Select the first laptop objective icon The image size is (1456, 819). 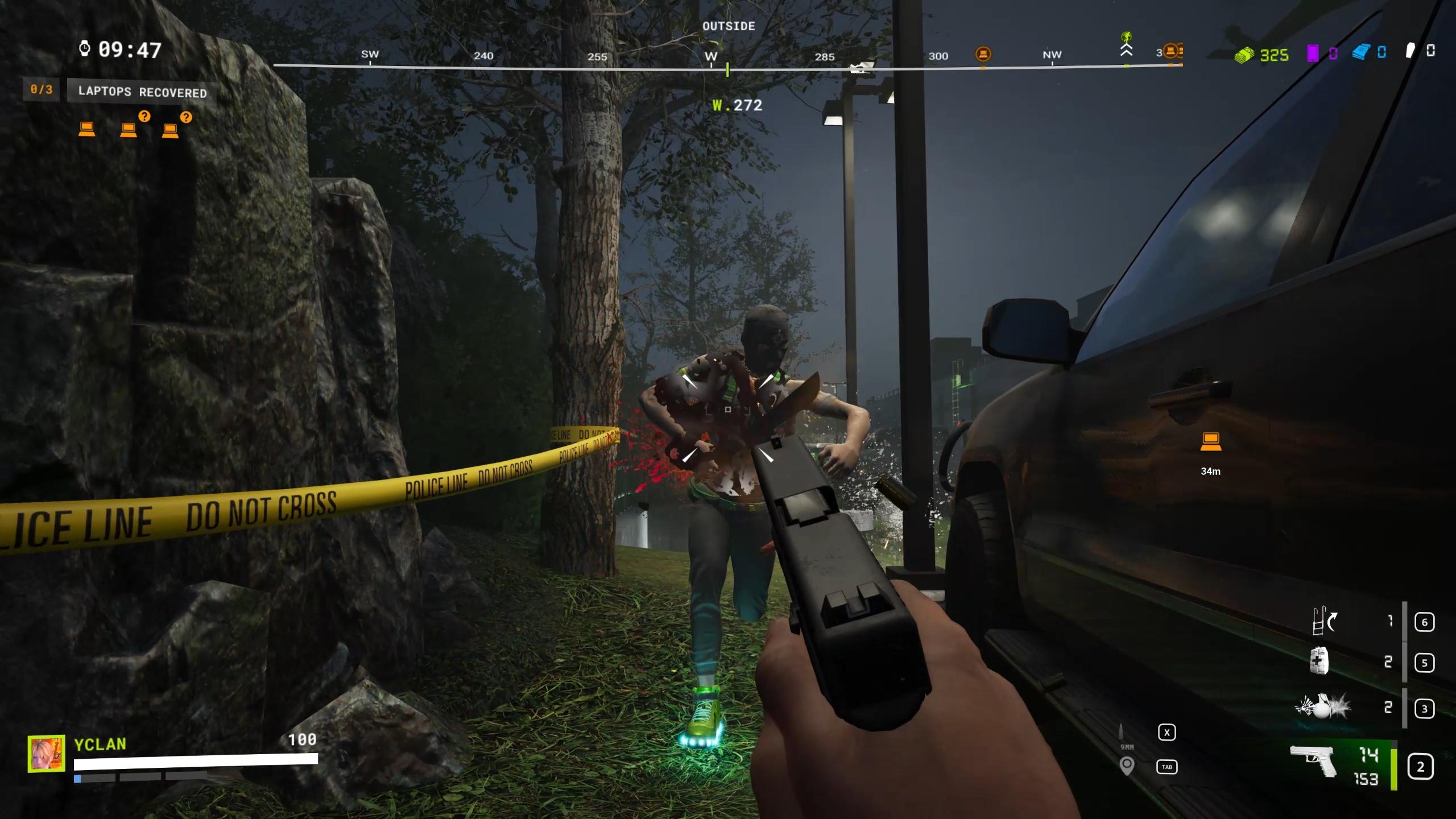(x=86, y=129)
